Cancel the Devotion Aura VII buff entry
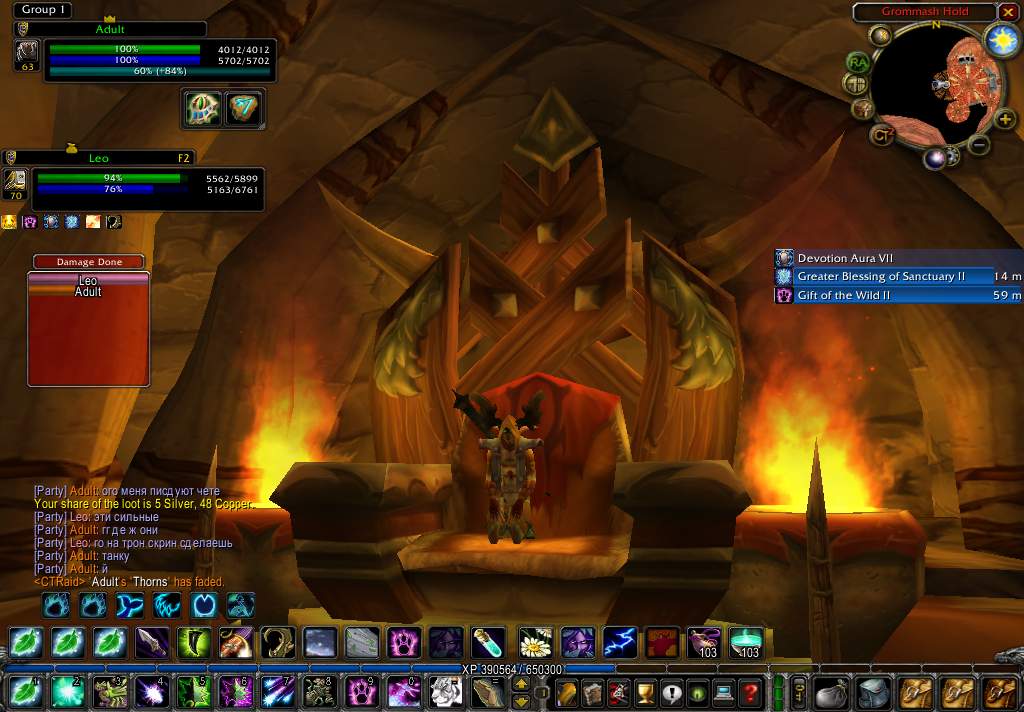Screen dimensions: 1024x712 (898, 258)
